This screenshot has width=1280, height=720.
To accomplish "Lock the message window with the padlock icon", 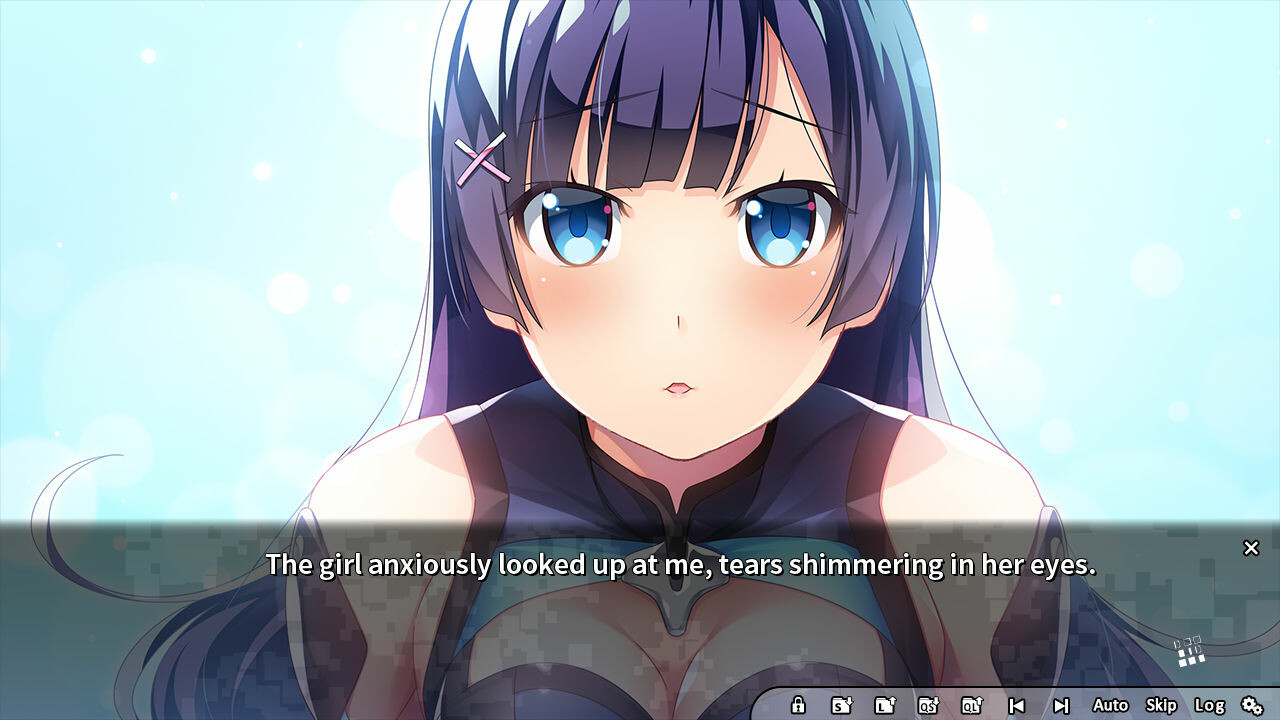I will tap(798, 705).
